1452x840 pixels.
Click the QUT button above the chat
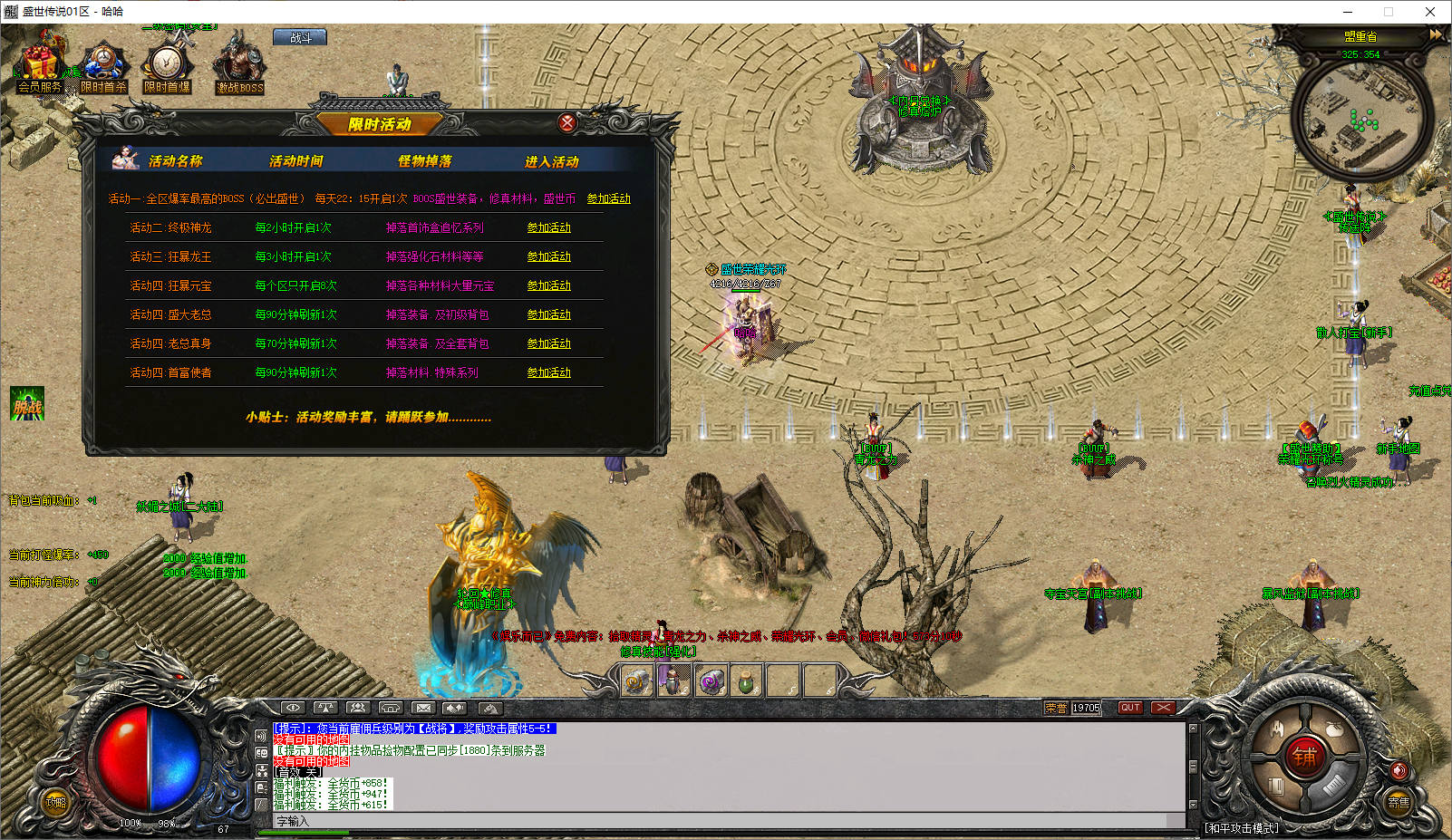click(x=1130, y=708)
